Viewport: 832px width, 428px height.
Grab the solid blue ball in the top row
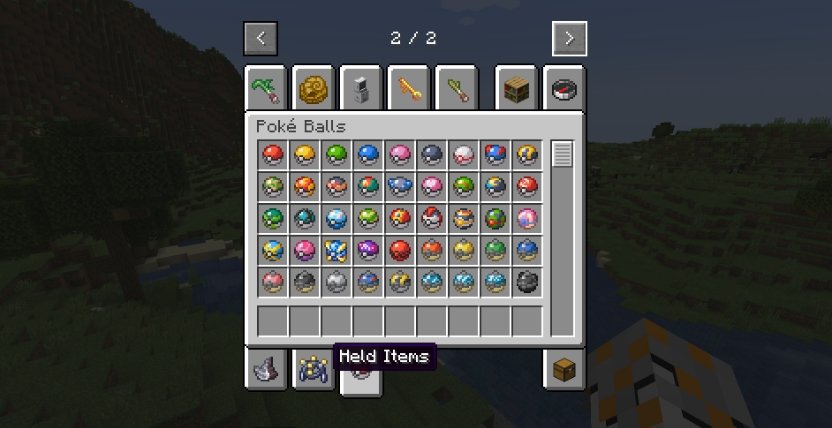[368, 155]
